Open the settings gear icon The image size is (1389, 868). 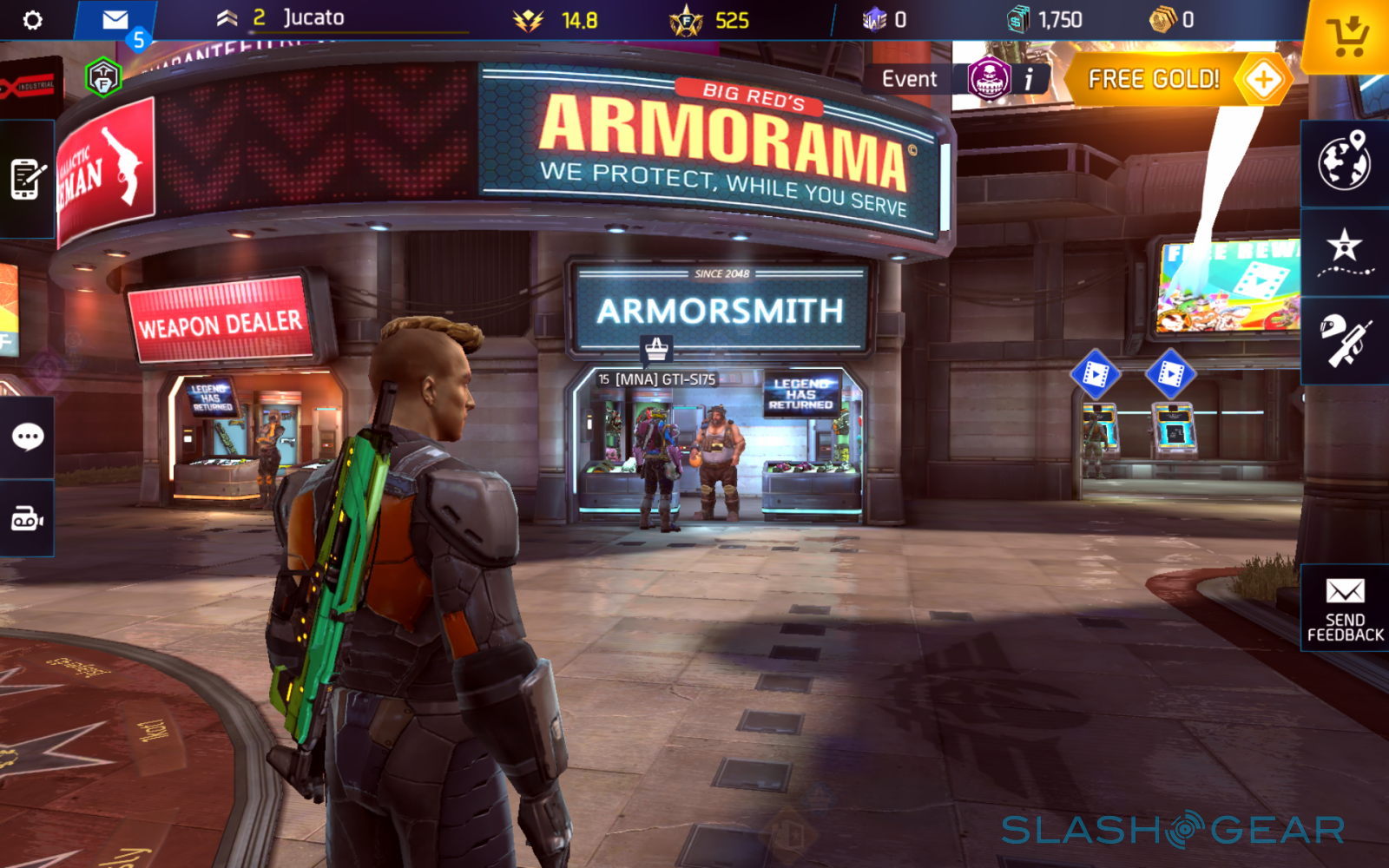(x=32, y=20)
